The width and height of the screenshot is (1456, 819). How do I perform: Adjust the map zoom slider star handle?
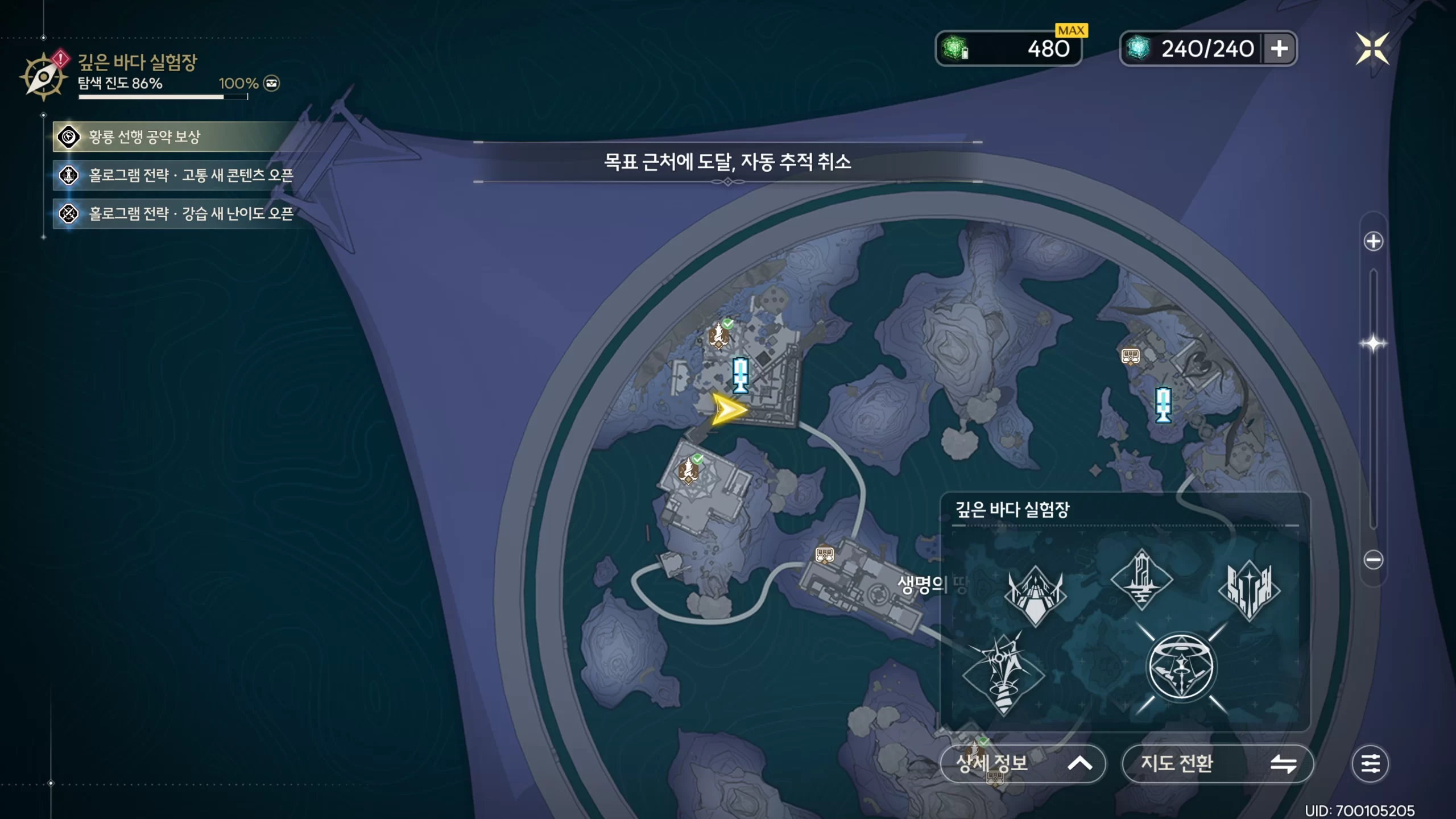click(1373, 344)
